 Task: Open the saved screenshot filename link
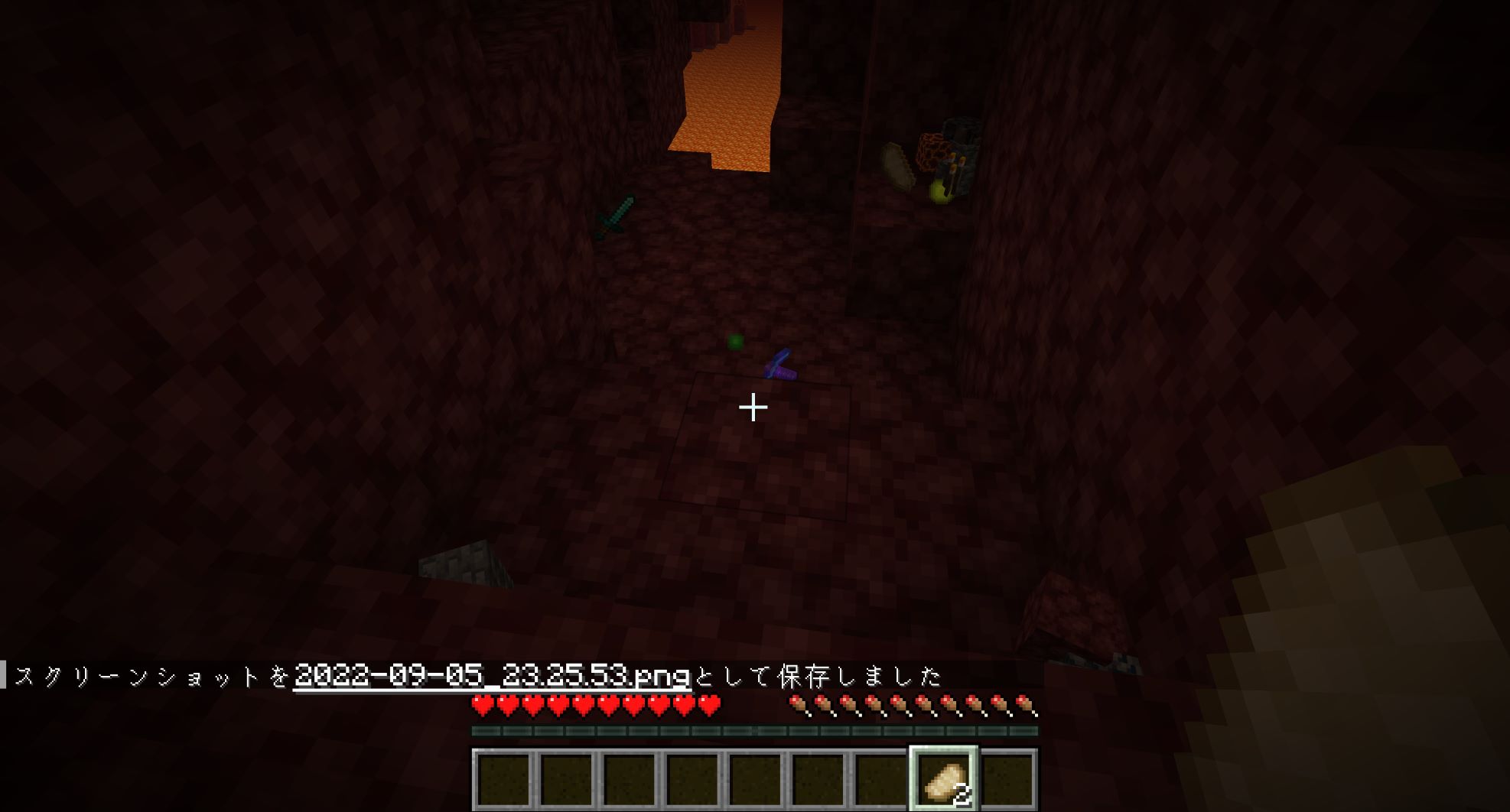coord(492,676)
